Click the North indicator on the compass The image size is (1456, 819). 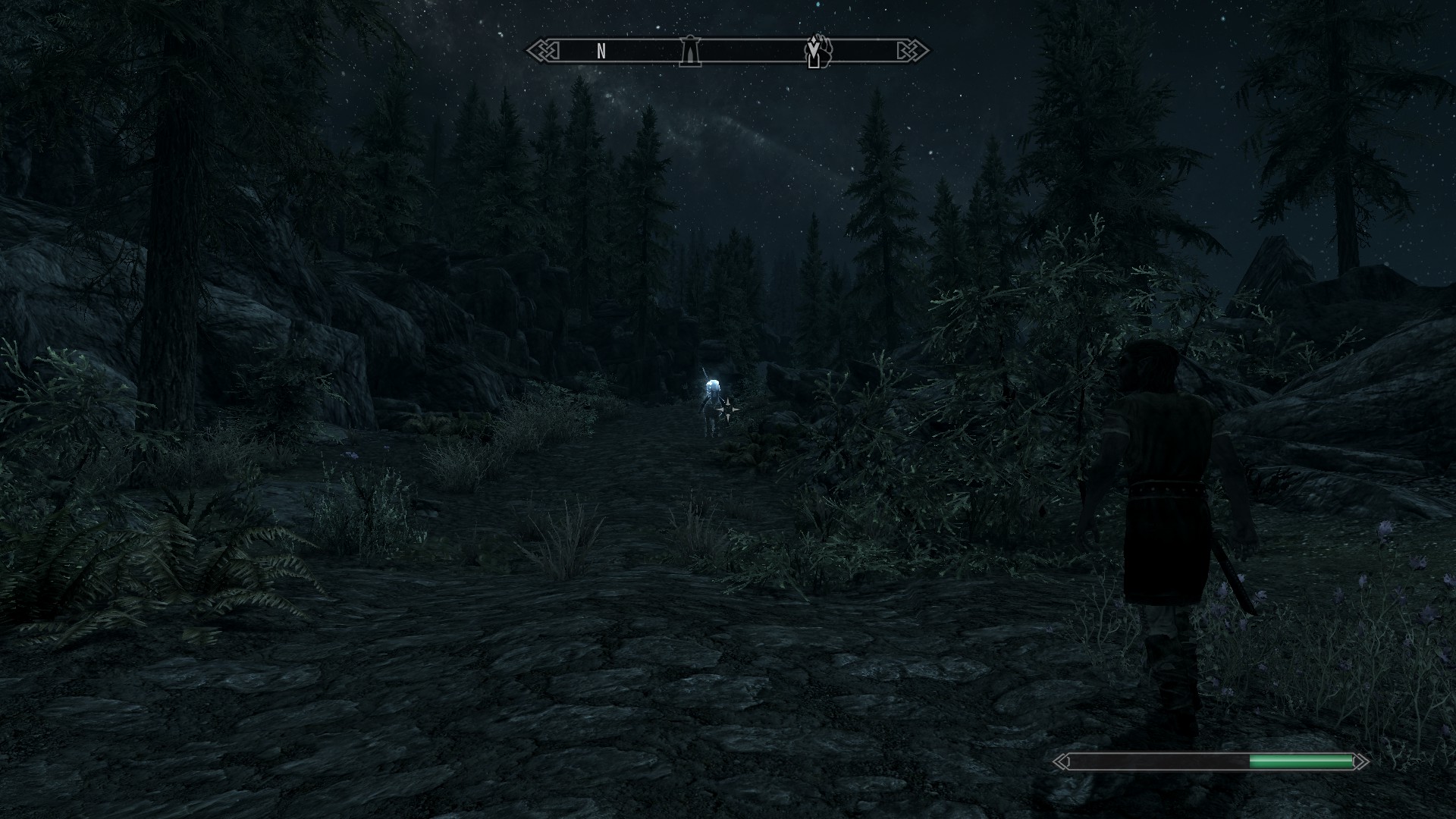click(x=601, y=52)
